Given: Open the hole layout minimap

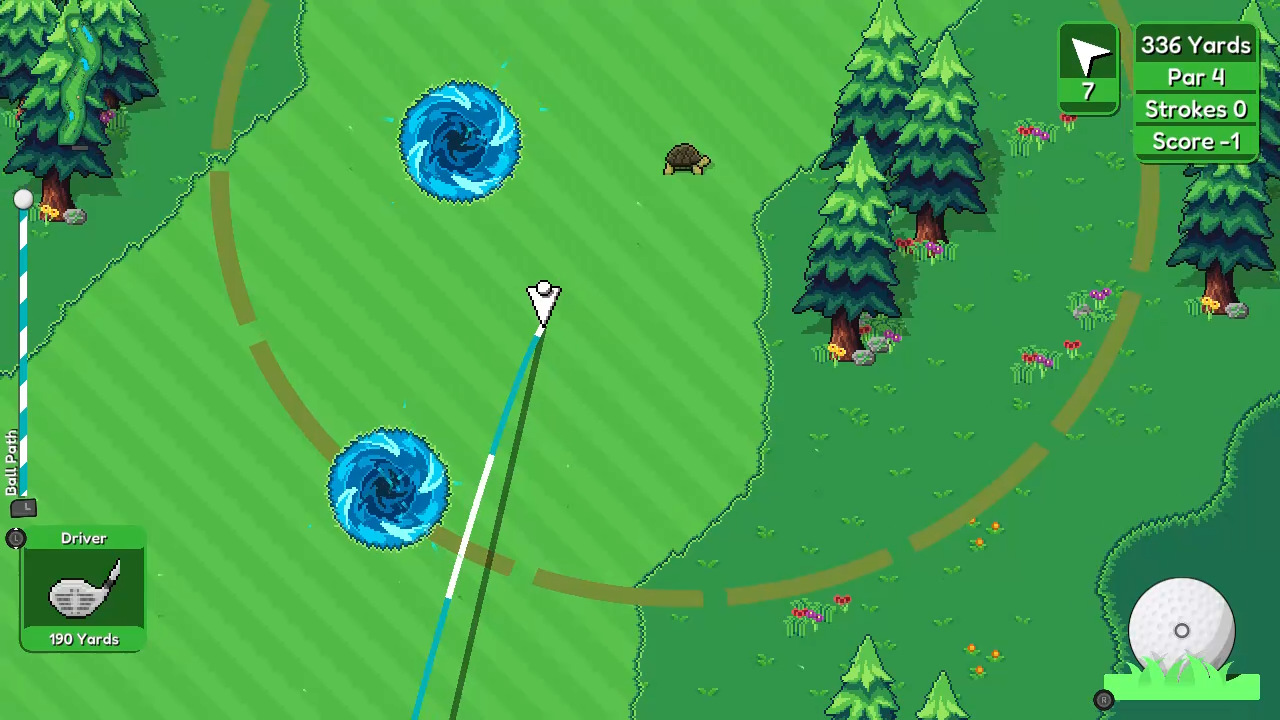Looking at the screenshot, I should (77, 80).
